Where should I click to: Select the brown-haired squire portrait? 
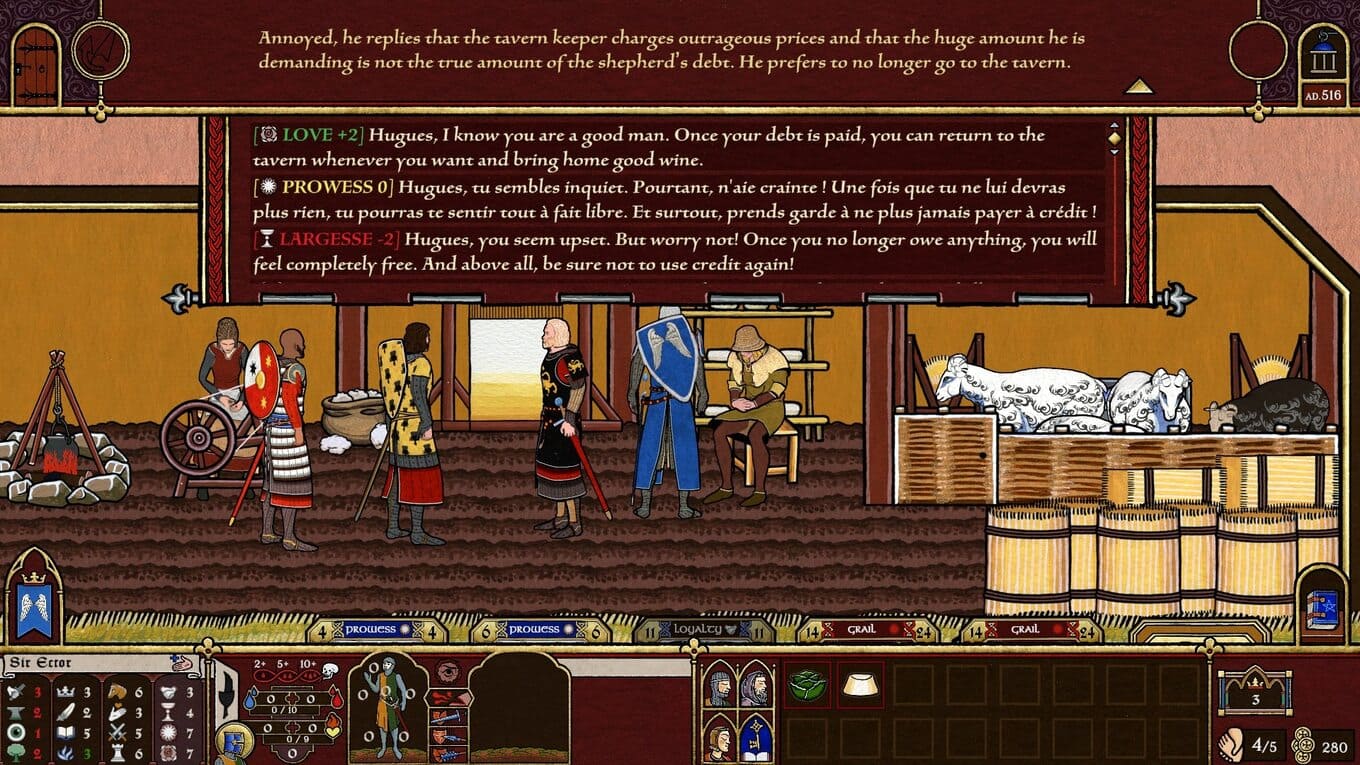pyautogui.click(x=719, y=738)
